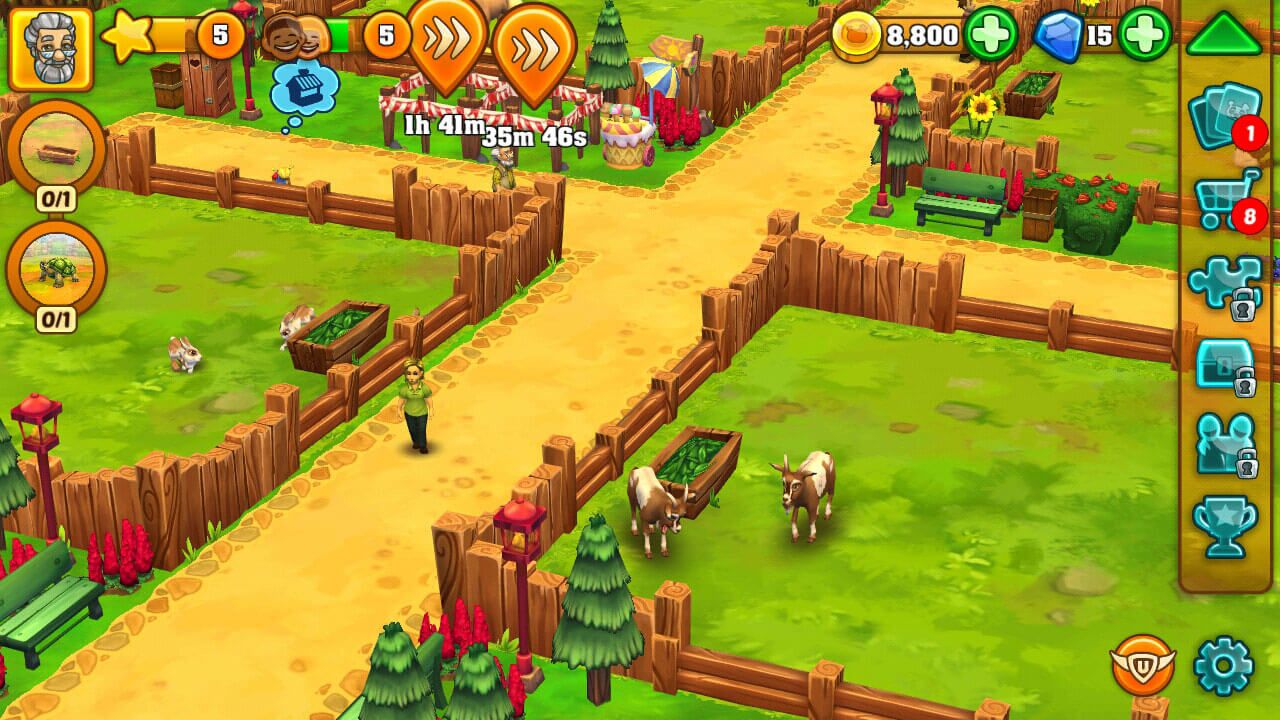Check the star experience progress bar
Image resolution: width=1280 pixels, height=720 pixels.
[170, 33]
